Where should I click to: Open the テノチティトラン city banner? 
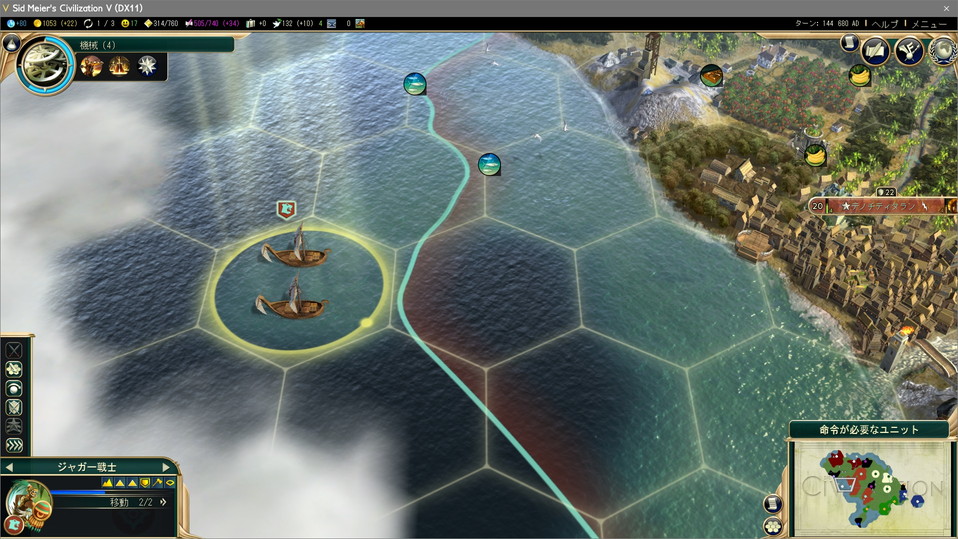coord(880,205)
